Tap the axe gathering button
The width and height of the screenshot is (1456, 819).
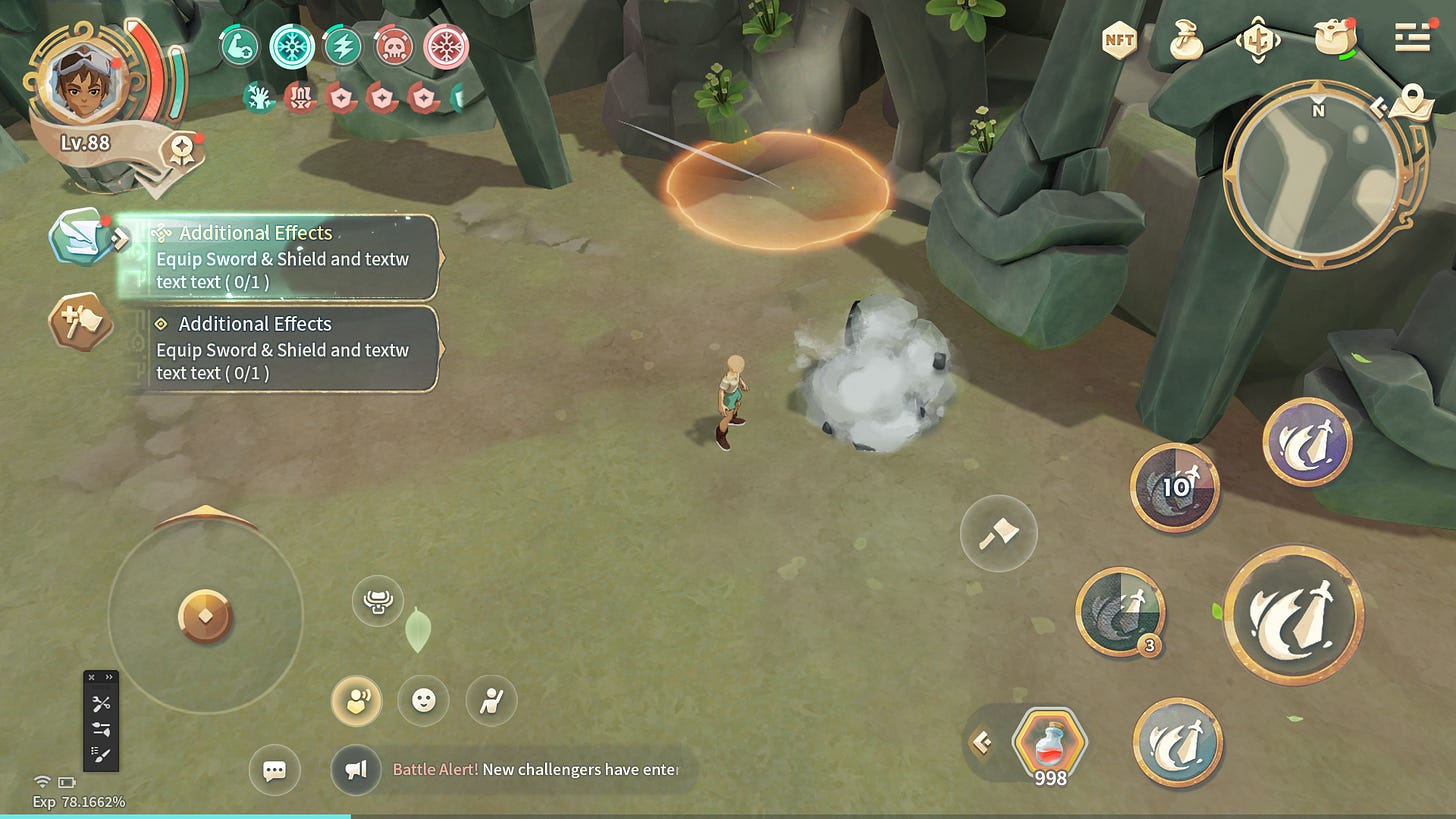click(998, 533)
